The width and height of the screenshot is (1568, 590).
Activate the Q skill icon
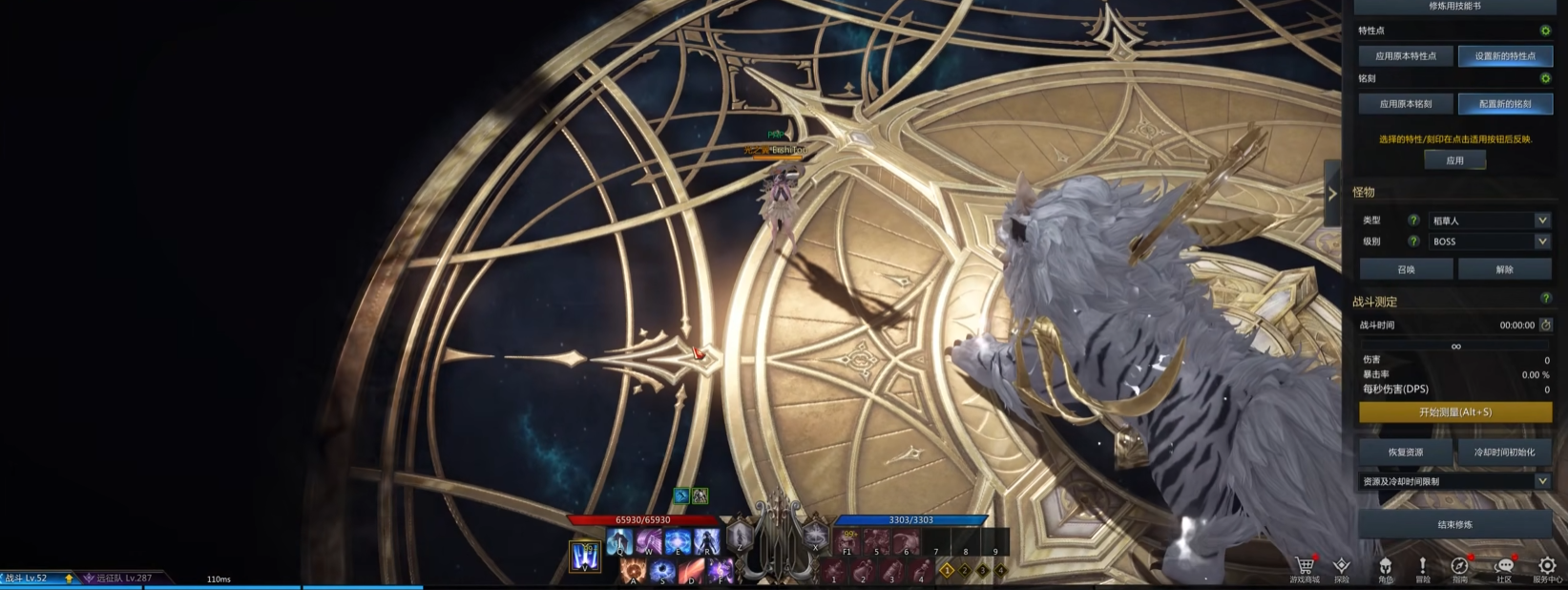[x=619, y=543]
